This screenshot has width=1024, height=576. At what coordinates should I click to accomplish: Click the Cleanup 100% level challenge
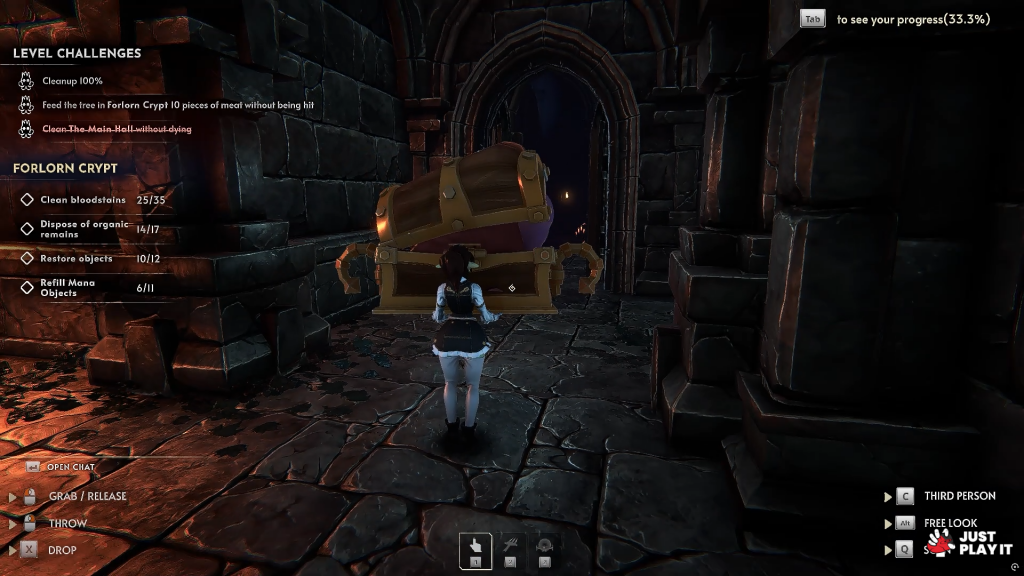(x=72, y=81)
